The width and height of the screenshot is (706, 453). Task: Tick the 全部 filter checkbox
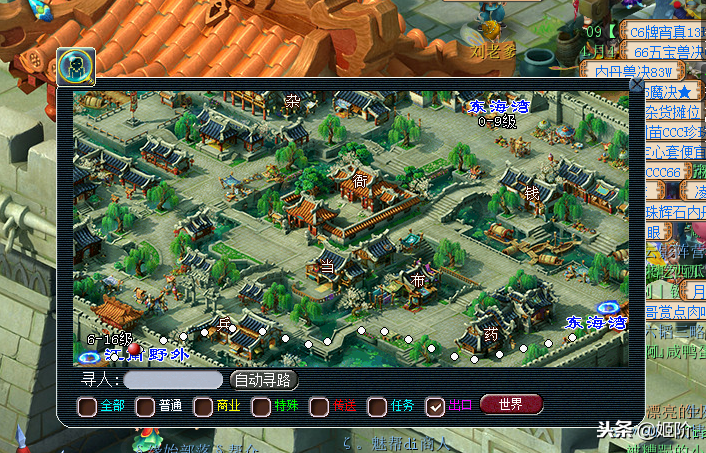87,406
